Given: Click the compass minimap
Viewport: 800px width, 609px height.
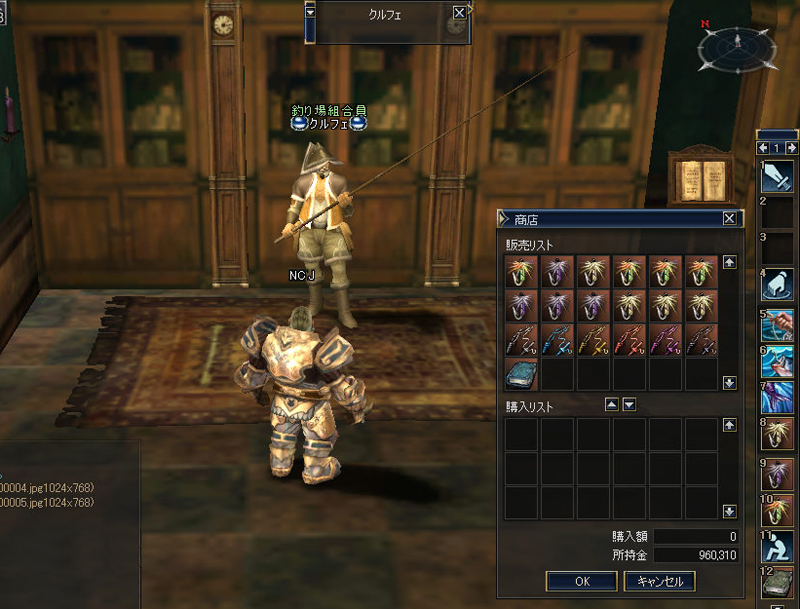Looking at the screenshot, I should (x=737, y=45).
